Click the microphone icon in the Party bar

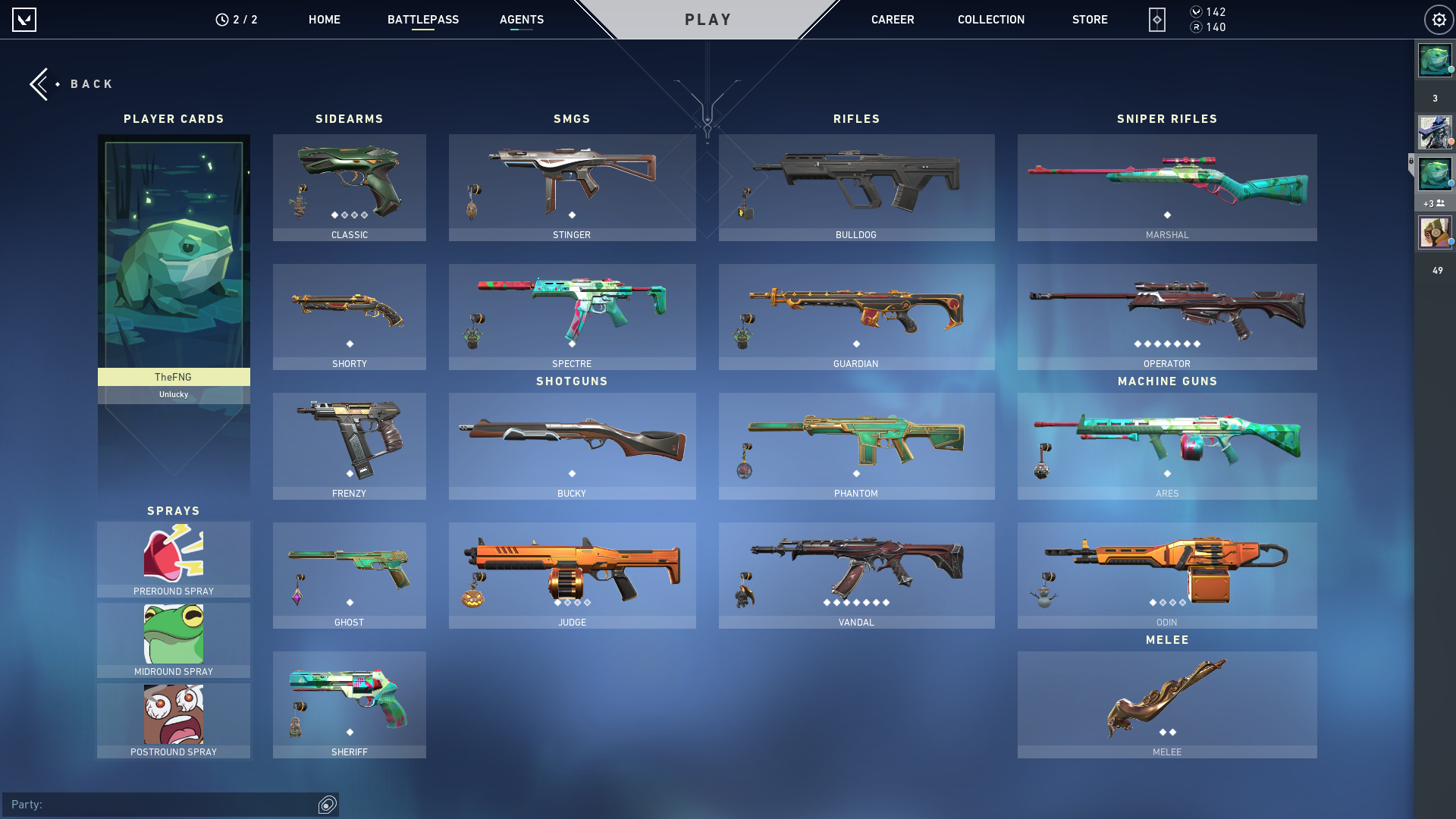[x=327, y=805]
